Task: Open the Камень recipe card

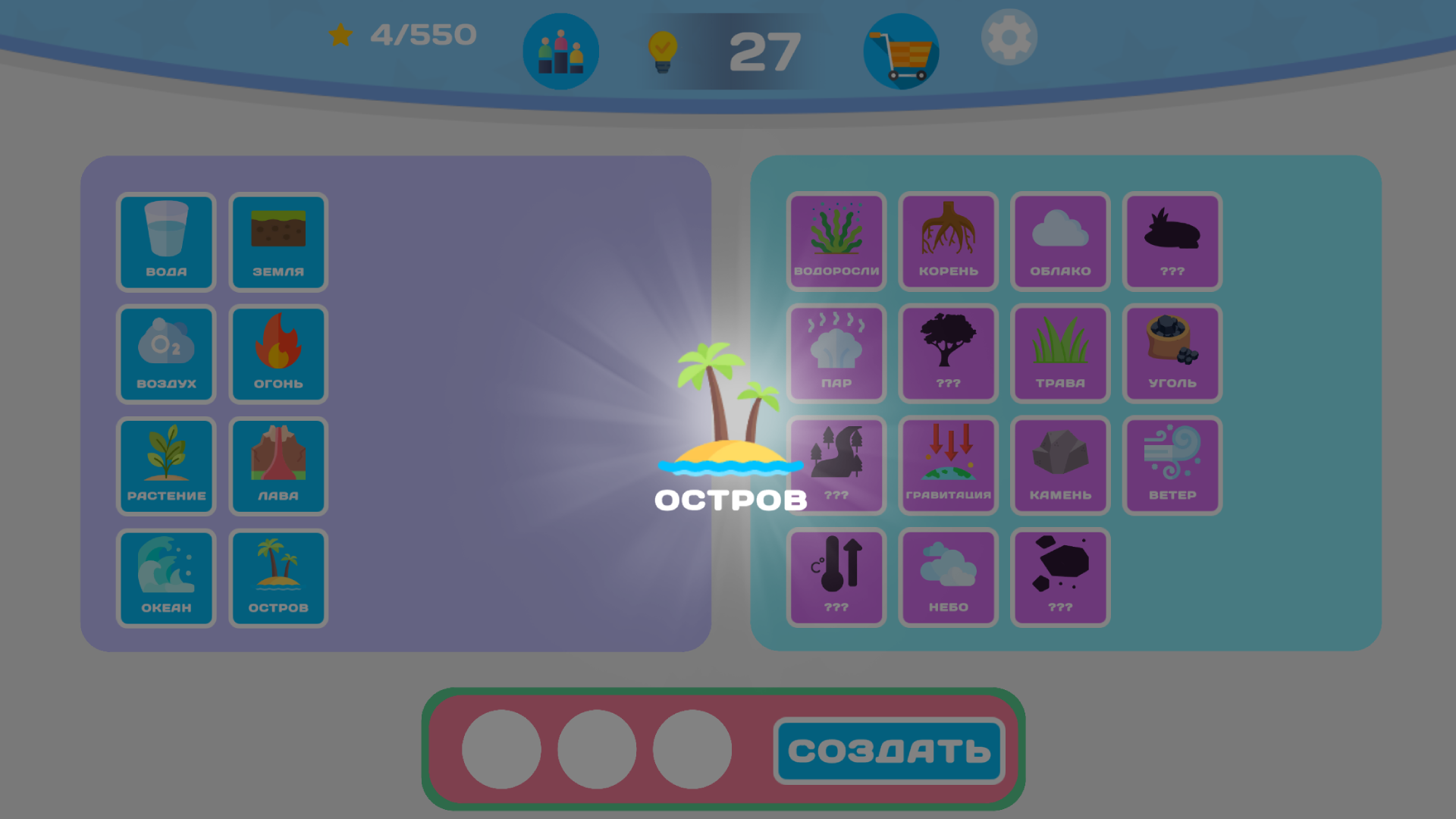Action: [x=1060, y=466]
